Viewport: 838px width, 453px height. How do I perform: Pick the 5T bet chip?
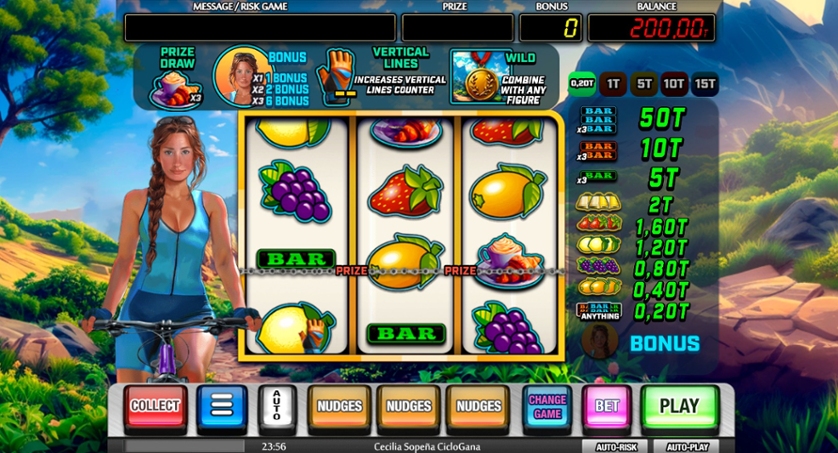pos(643,85)
